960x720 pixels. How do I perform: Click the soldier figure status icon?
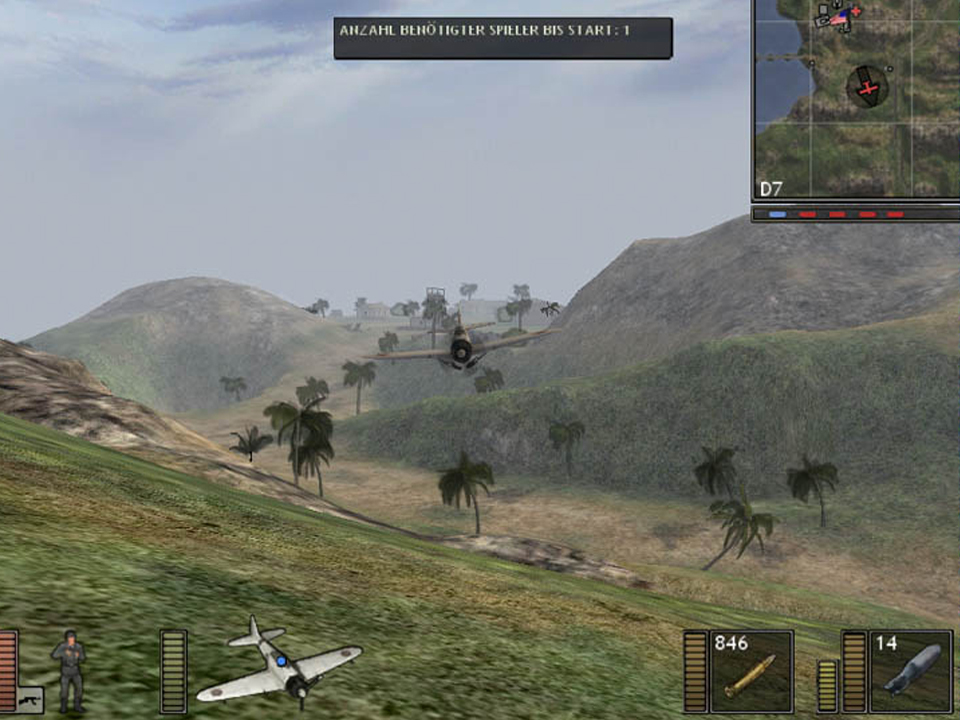(69, 668)
